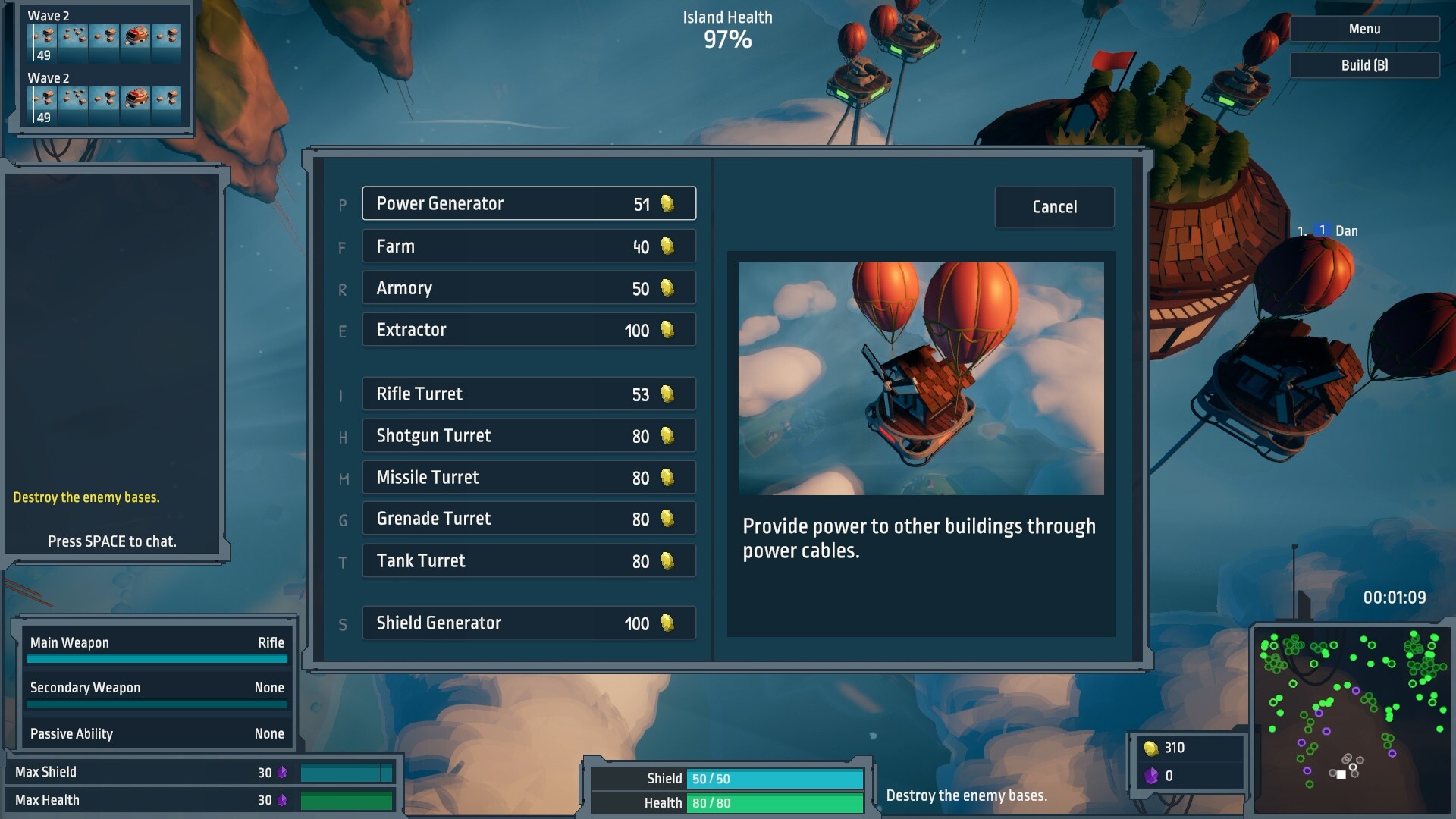Screen dimensions: 1456x819
Task: Click the swarm enemy icon in the Wave 2 preview
Action: point(74,35)
